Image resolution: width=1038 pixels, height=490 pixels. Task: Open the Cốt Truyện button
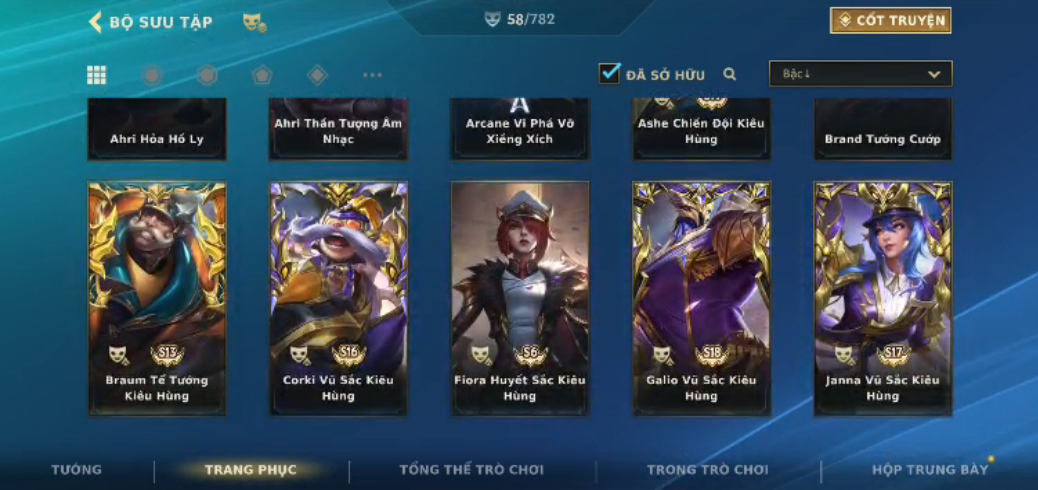tap(890, 21)
